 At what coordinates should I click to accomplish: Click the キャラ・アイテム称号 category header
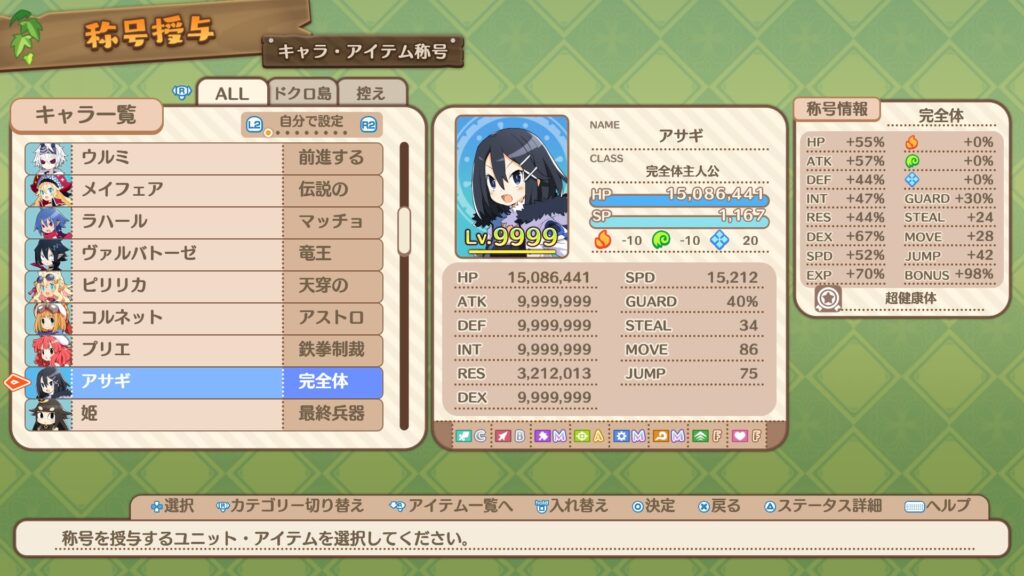point(363,50)
